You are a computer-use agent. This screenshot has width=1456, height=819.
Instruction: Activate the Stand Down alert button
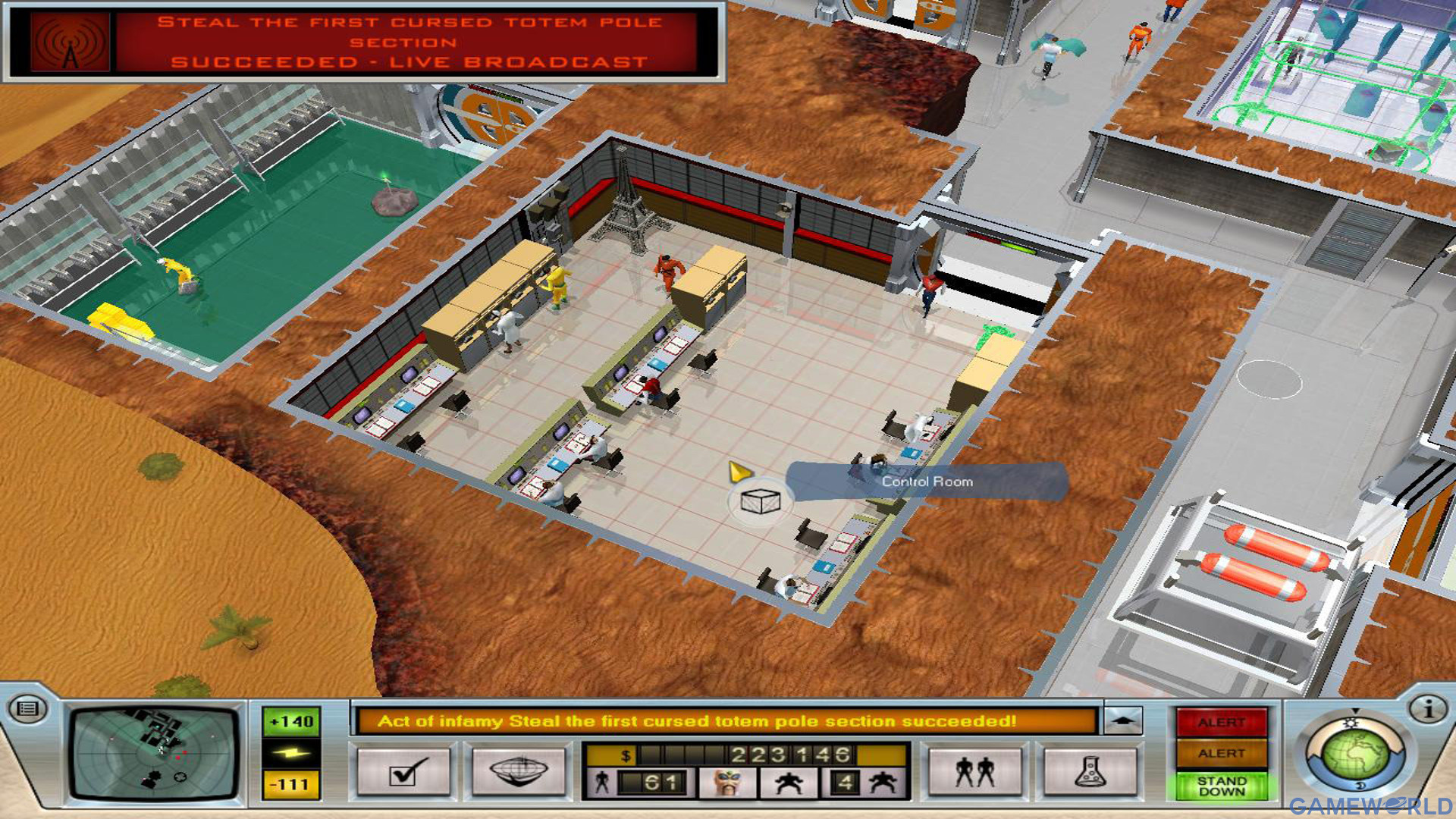point(1221,786)
